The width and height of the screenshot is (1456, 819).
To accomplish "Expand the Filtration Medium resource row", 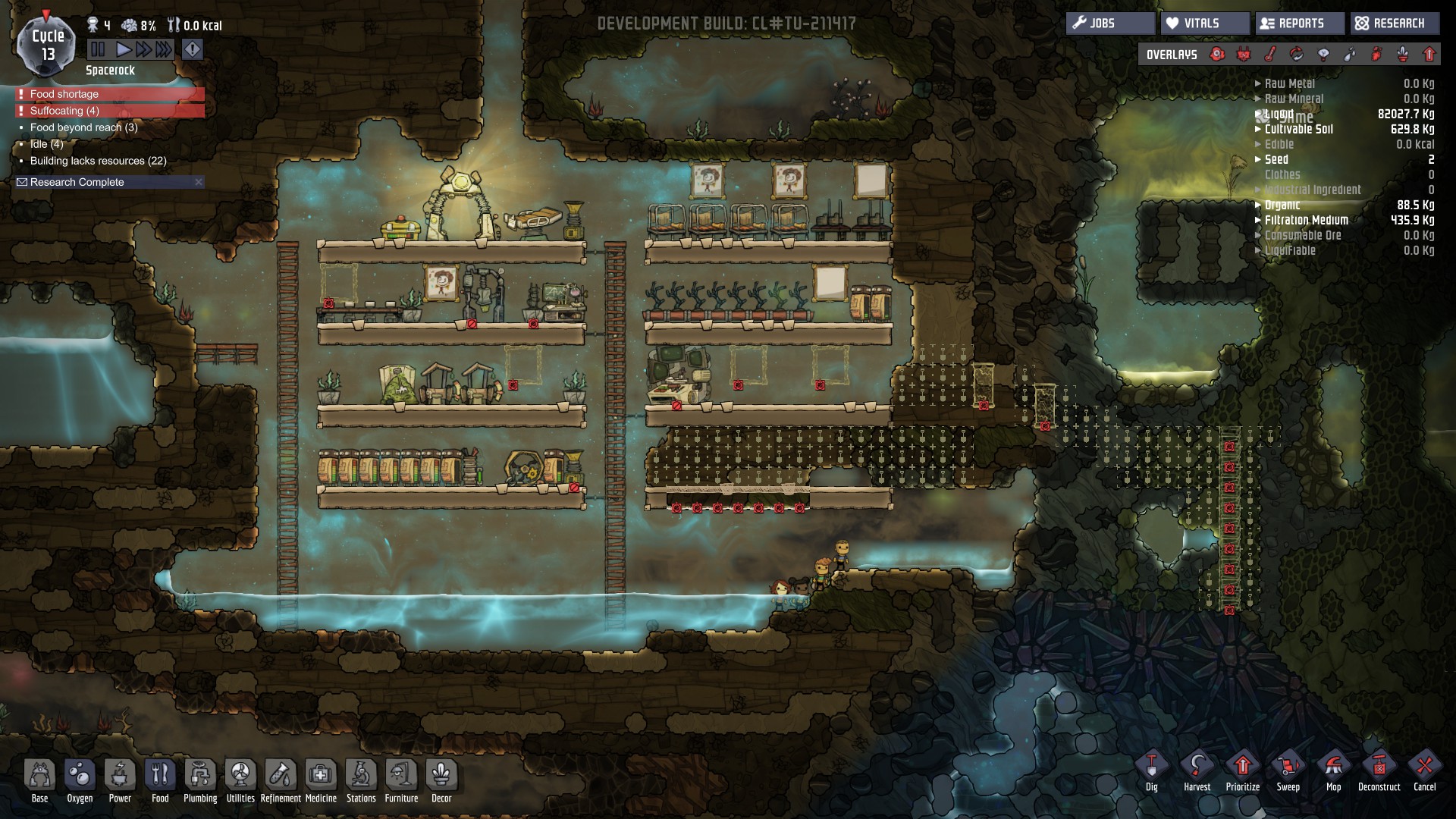I will click(1305, 220).
